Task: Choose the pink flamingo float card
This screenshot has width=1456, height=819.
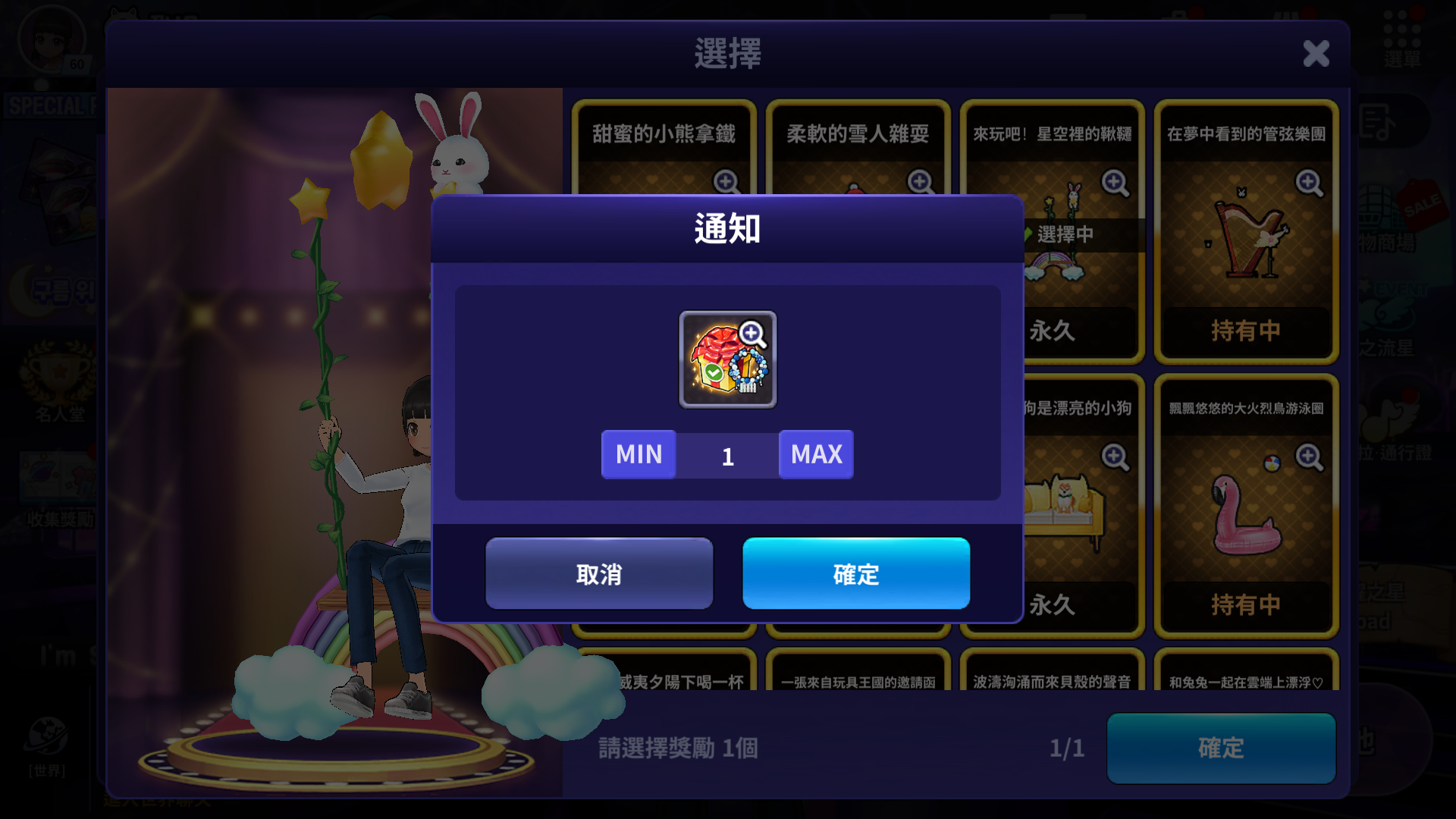Action: click(1246, 516)
